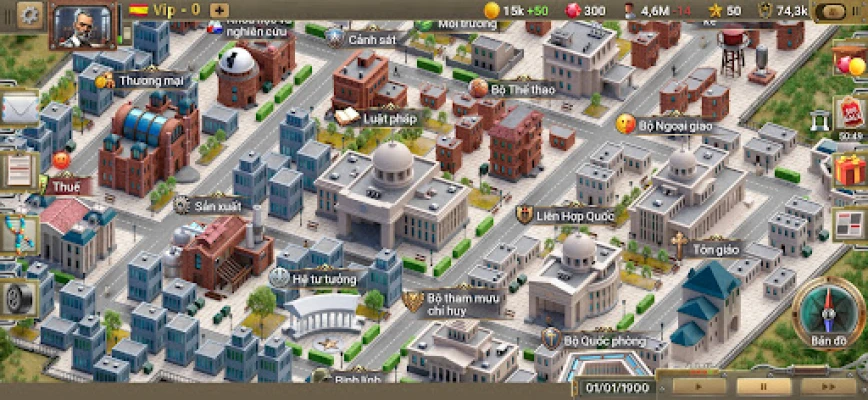Screen dimensions: 868x400
Task: Open the leader portrait profile
Action: click(x=80, y=24)
